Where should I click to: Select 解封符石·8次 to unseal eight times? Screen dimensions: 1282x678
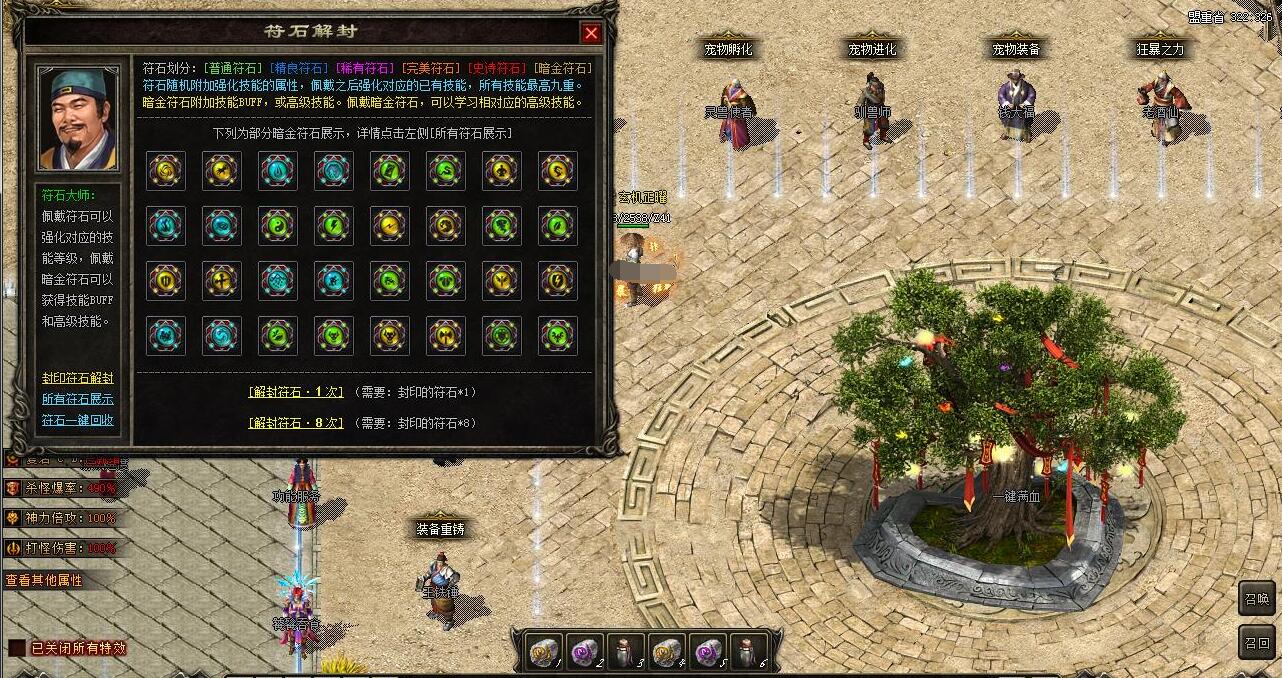pyautogui.click(x=296, y=423)
